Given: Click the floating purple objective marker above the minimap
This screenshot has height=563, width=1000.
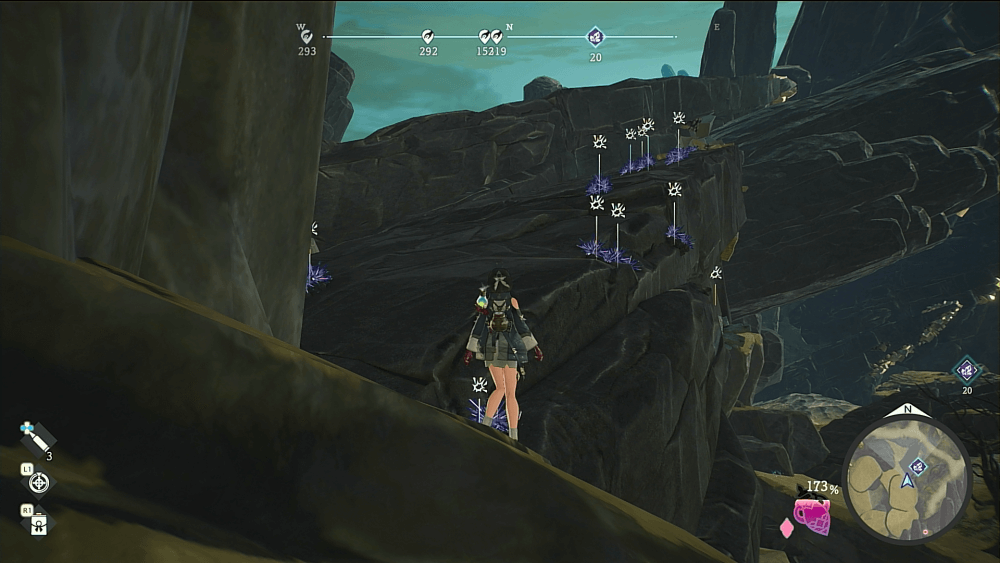Looking at the screenshot, I should pos(966,371).
